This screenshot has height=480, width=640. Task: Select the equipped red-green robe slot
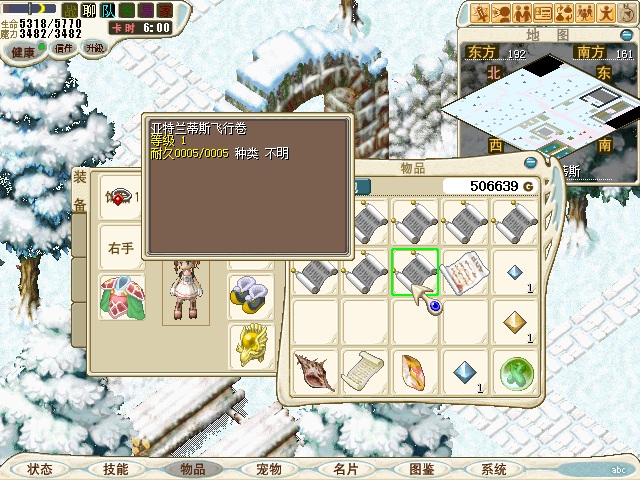point(121,297)
